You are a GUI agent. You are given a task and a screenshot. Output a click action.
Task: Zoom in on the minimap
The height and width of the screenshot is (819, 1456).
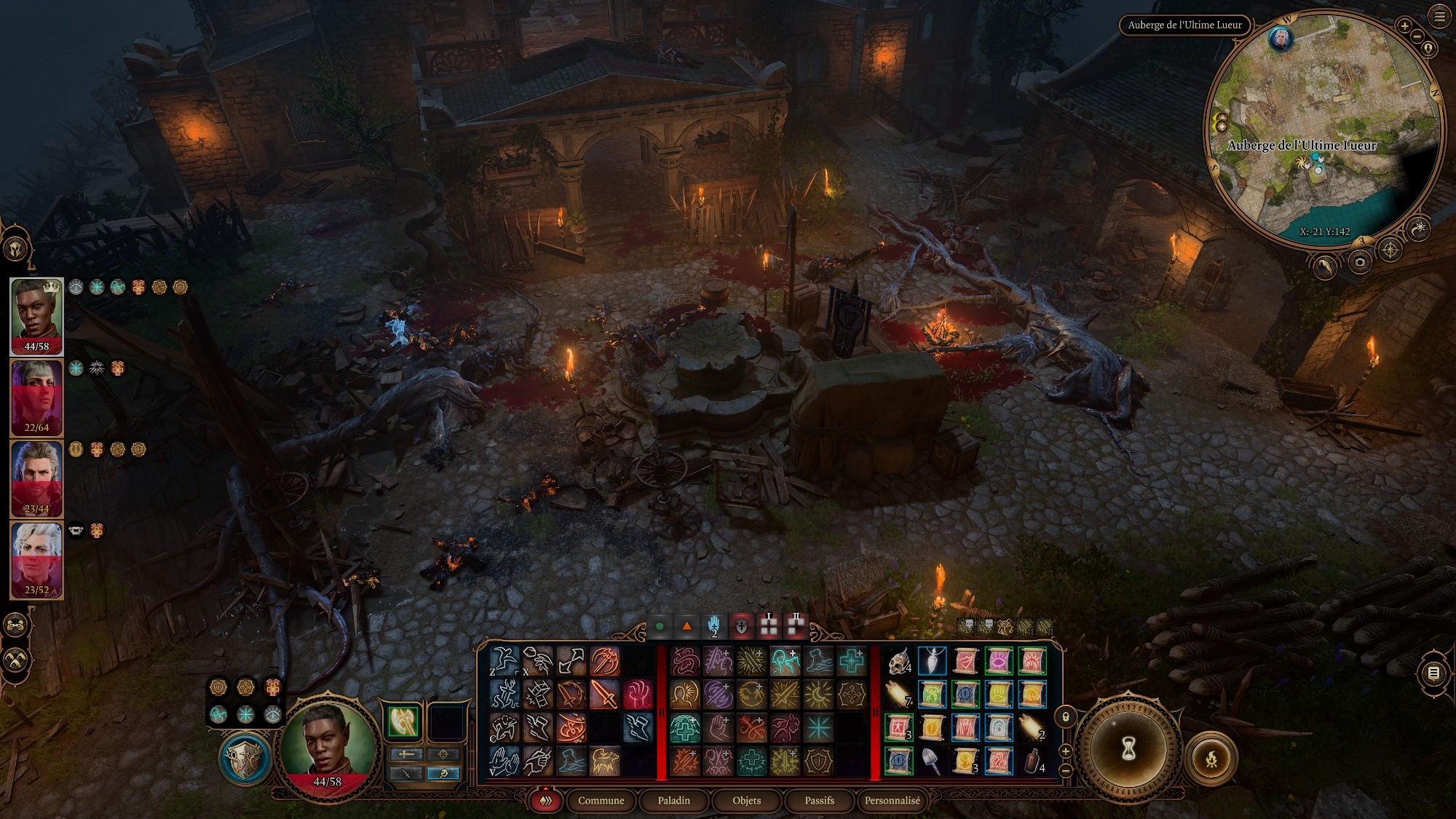pyautogui.click(x=1404, y=26)
